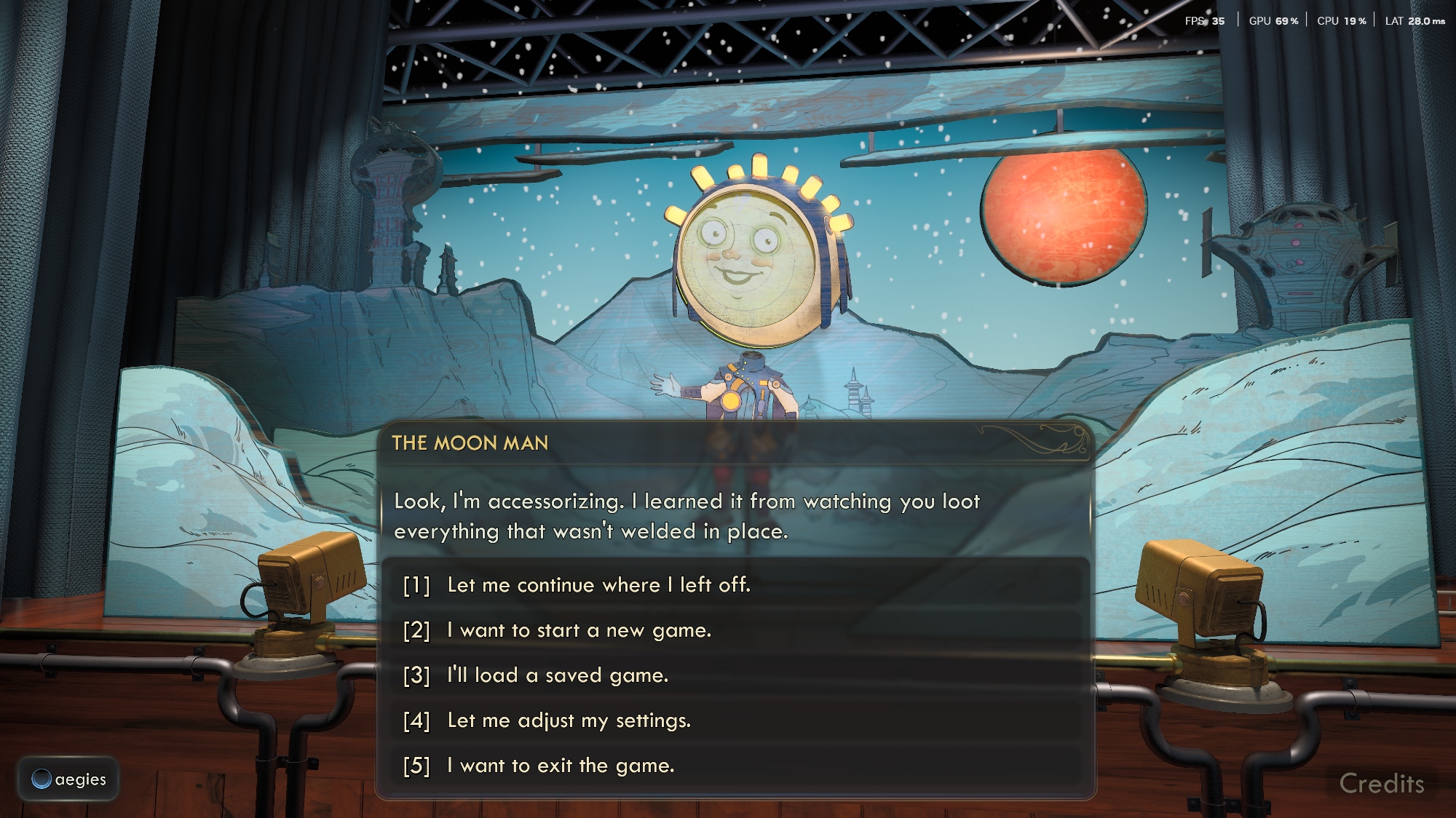Pick "I'll load a saved game" option

(557, 675)
